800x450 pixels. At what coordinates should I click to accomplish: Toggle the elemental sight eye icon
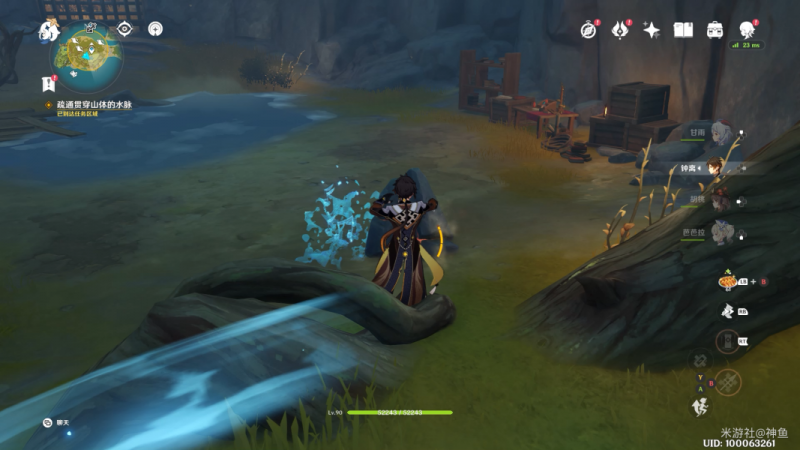[125, 29]
